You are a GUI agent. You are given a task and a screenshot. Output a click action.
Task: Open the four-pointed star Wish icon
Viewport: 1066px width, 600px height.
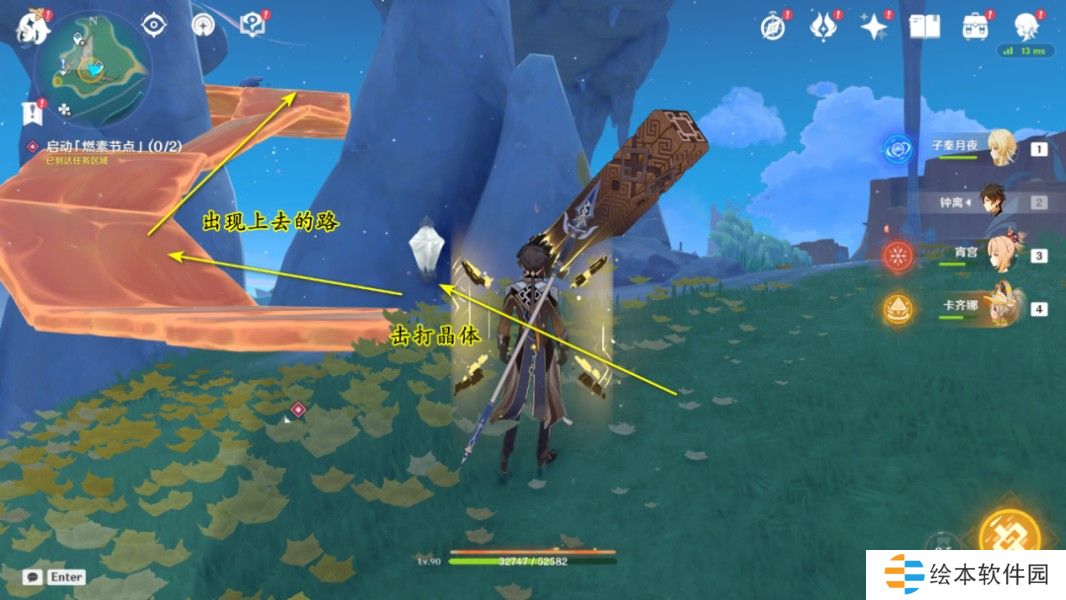(x=874, y=26)
